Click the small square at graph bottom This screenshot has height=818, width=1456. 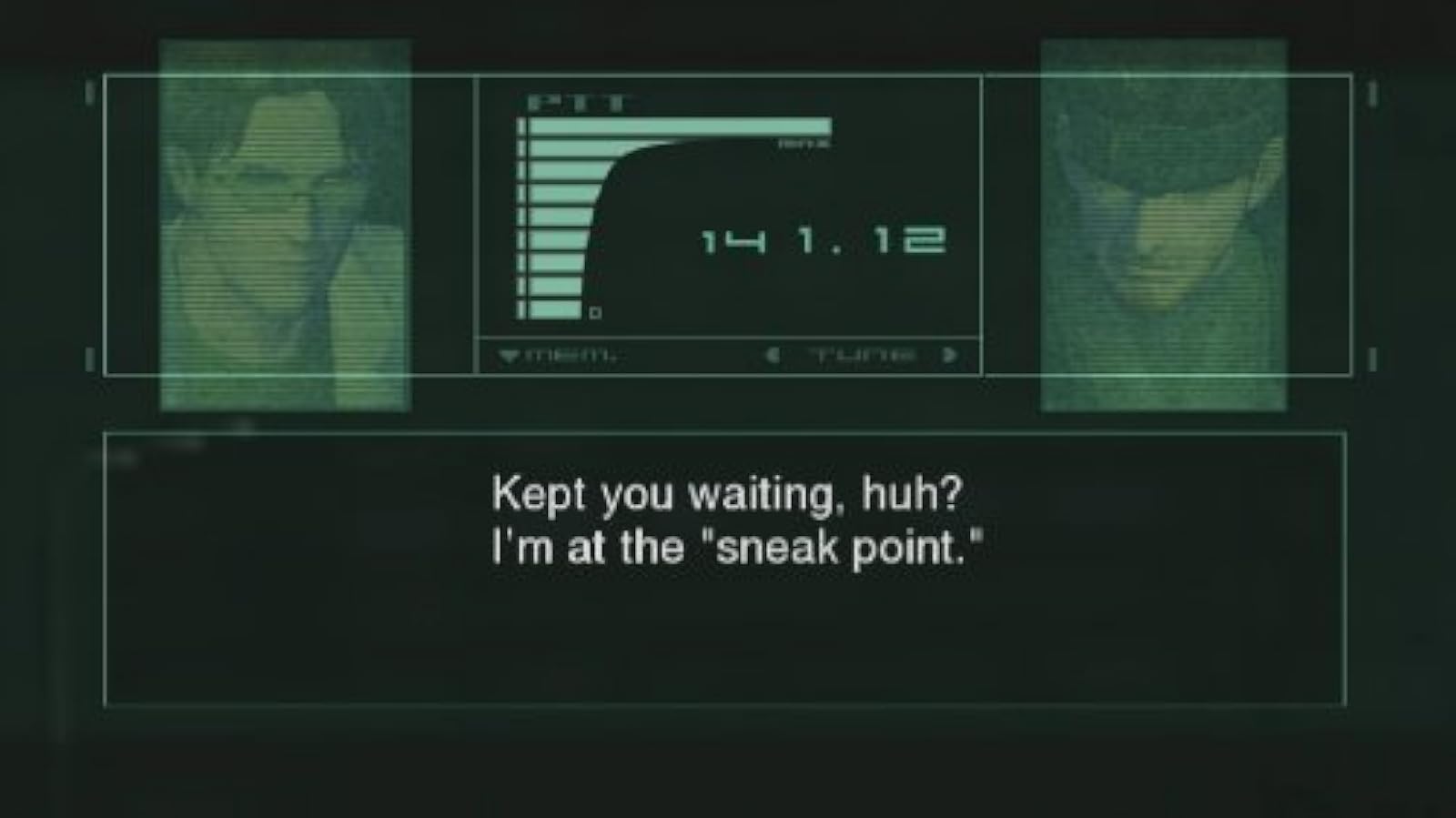pyautogui.click(x=595, y=310)
